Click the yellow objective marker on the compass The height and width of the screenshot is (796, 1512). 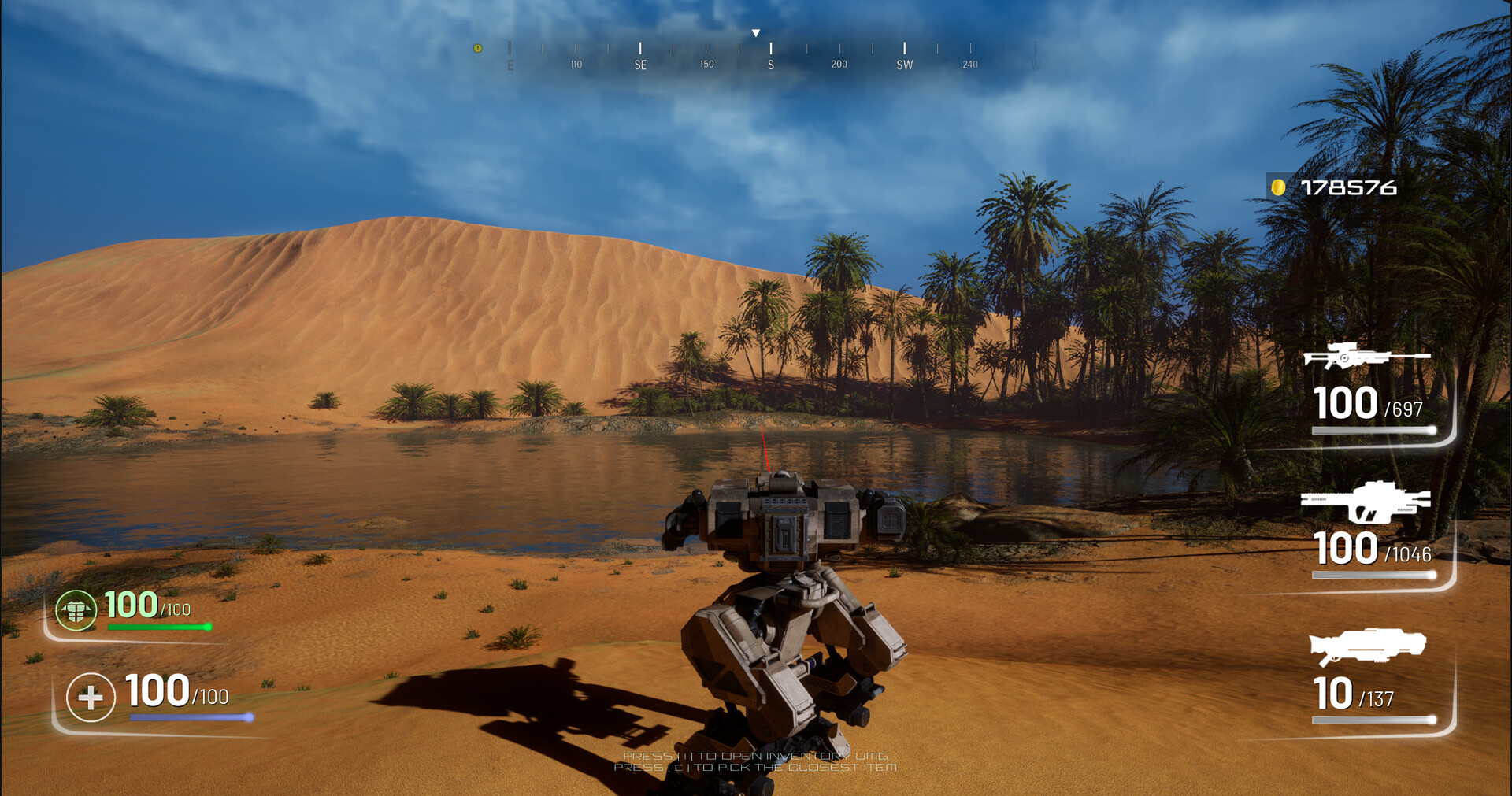[478, 49]
